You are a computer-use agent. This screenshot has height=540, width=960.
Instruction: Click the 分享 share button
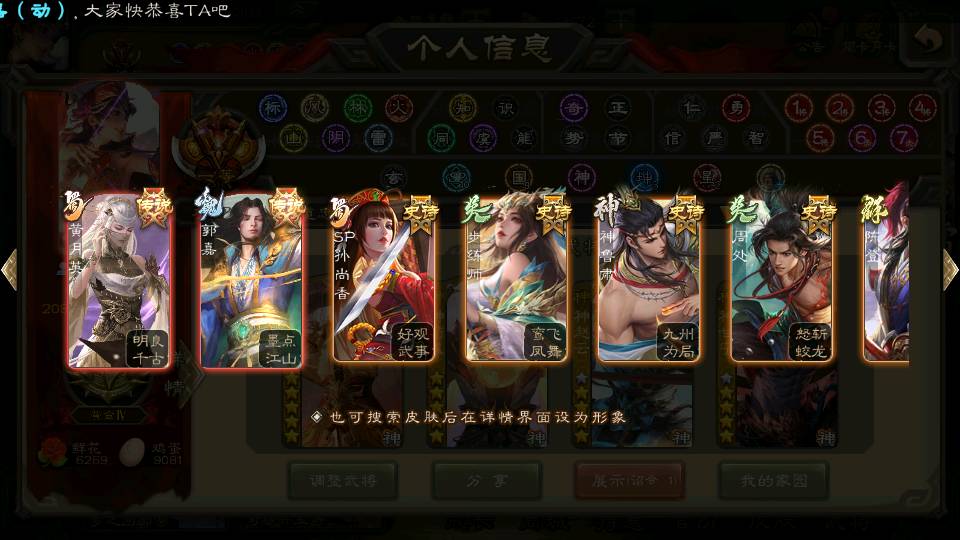click(x=487, y=481)
